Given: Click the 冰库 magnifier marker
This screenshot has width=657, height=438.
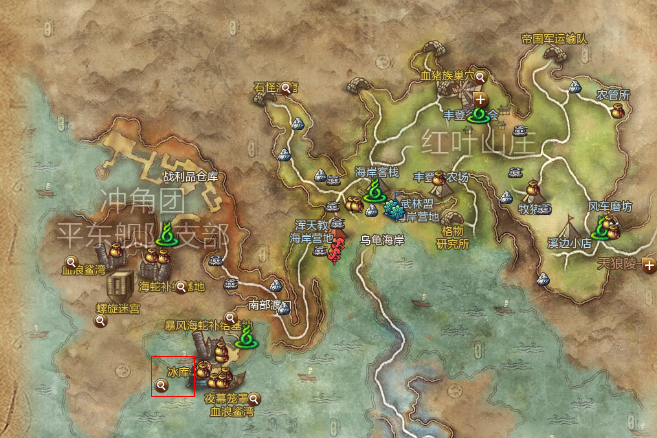Looking at the screenshot, I should (161, 384).
